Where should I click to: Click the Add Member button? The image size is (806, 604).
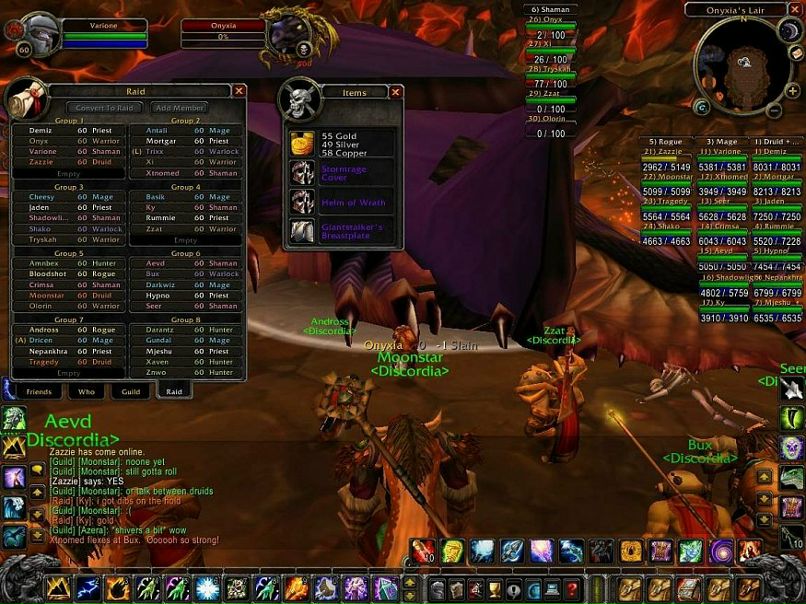point(180,107)
